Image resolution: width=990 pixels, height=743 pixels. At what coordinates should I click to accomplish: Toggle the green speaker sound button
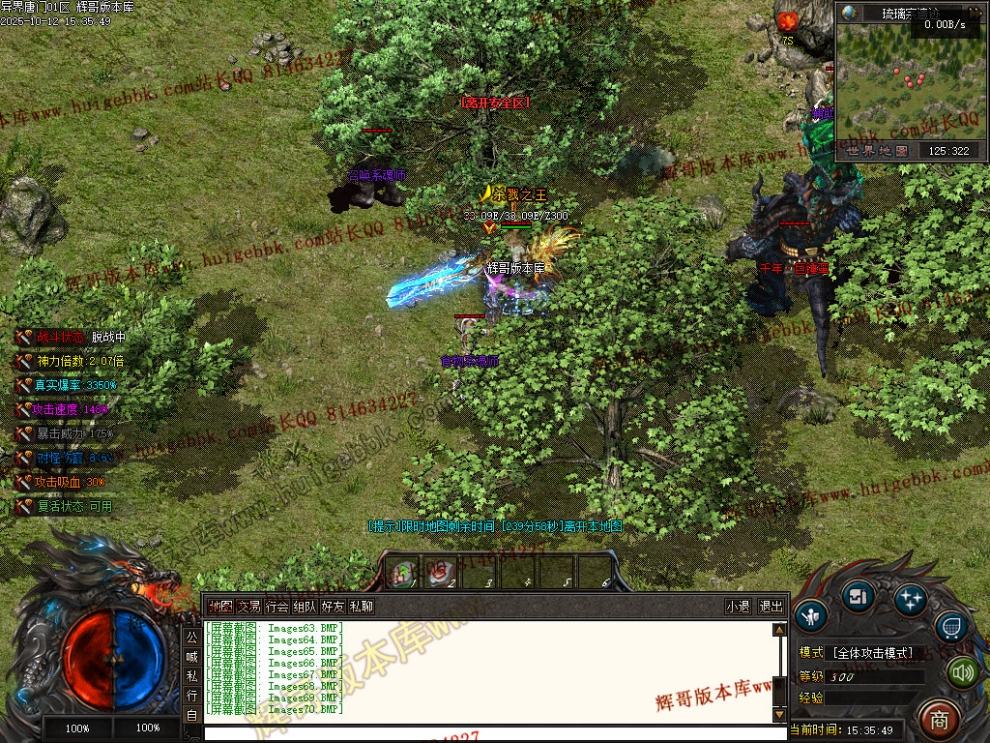point(962,672)
